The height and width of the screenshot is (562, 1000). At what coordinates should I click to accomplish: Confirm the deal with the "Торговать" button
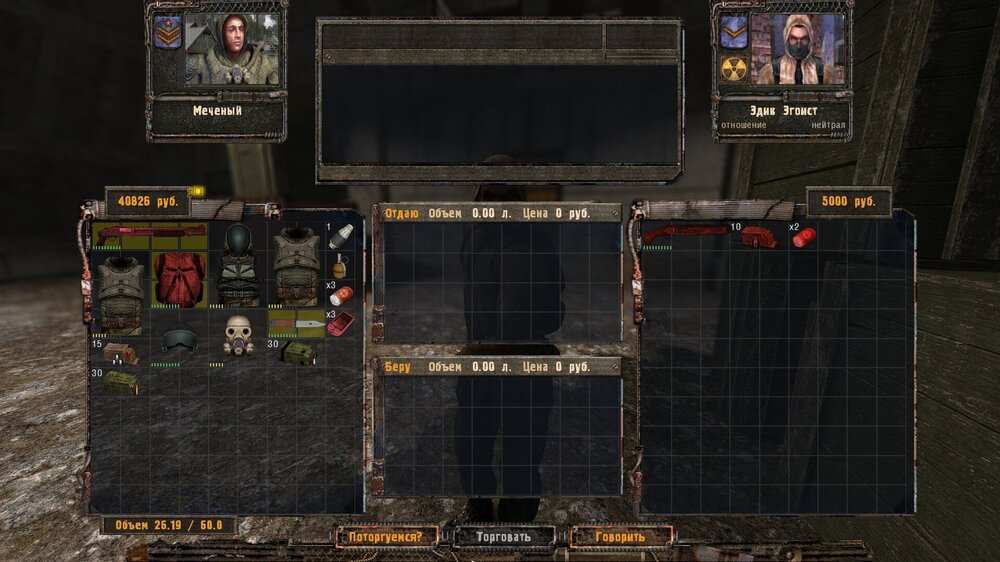[x=504, y=537]
